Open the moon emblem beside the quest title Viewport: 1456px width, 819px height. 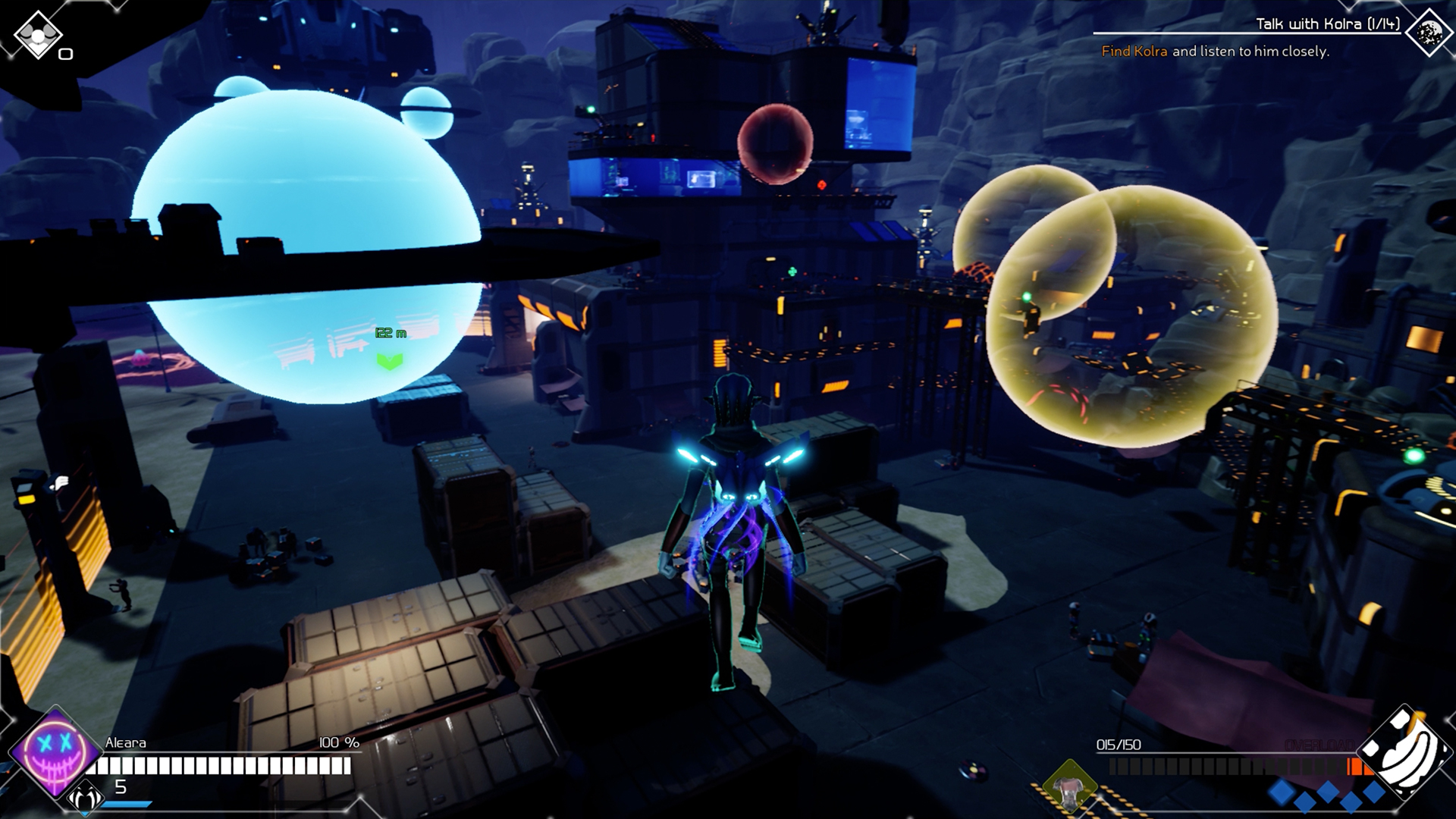pyautogui.click(x=1428, y=33)
